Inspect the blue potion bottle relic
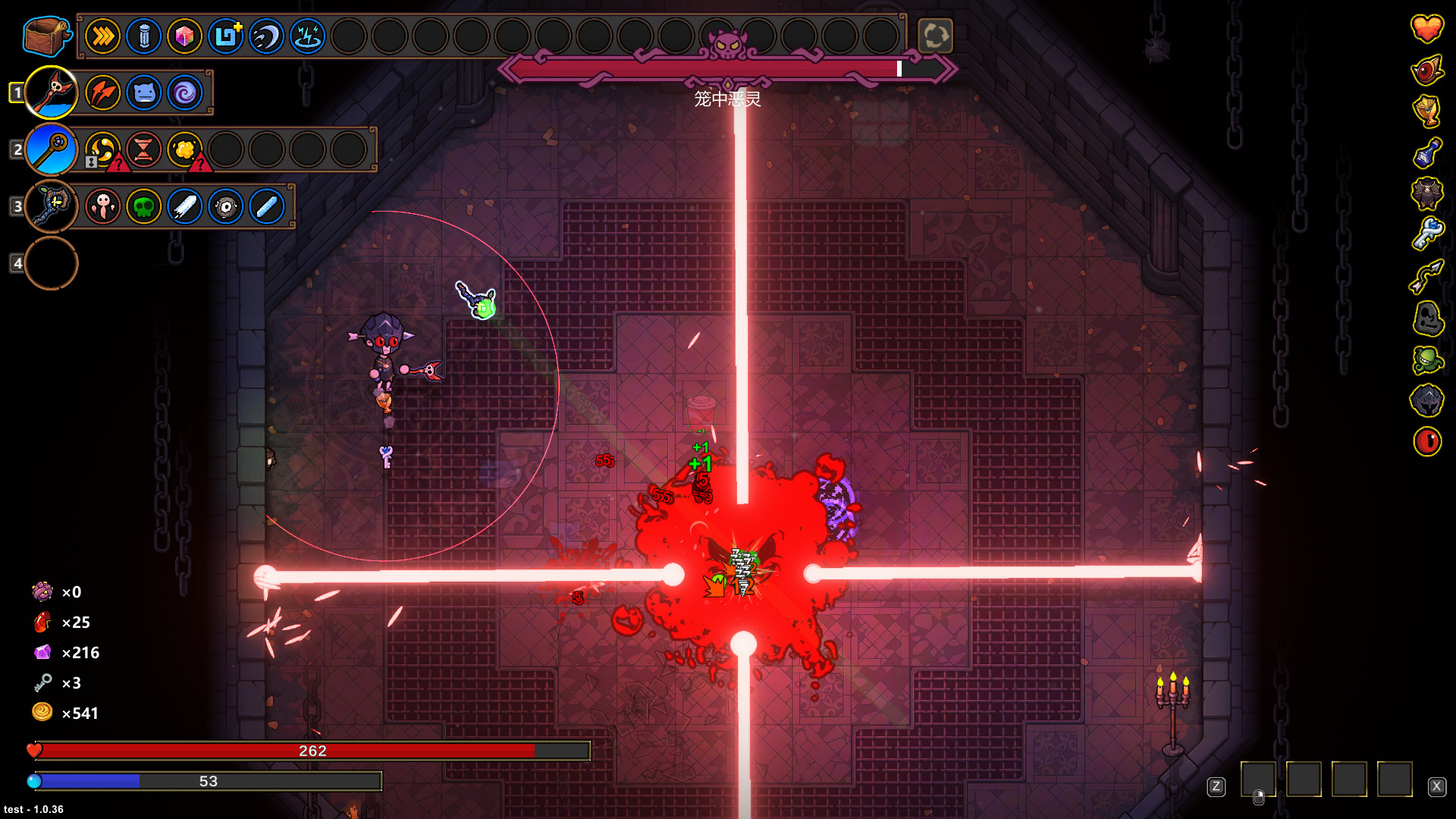 [1426, 152]
